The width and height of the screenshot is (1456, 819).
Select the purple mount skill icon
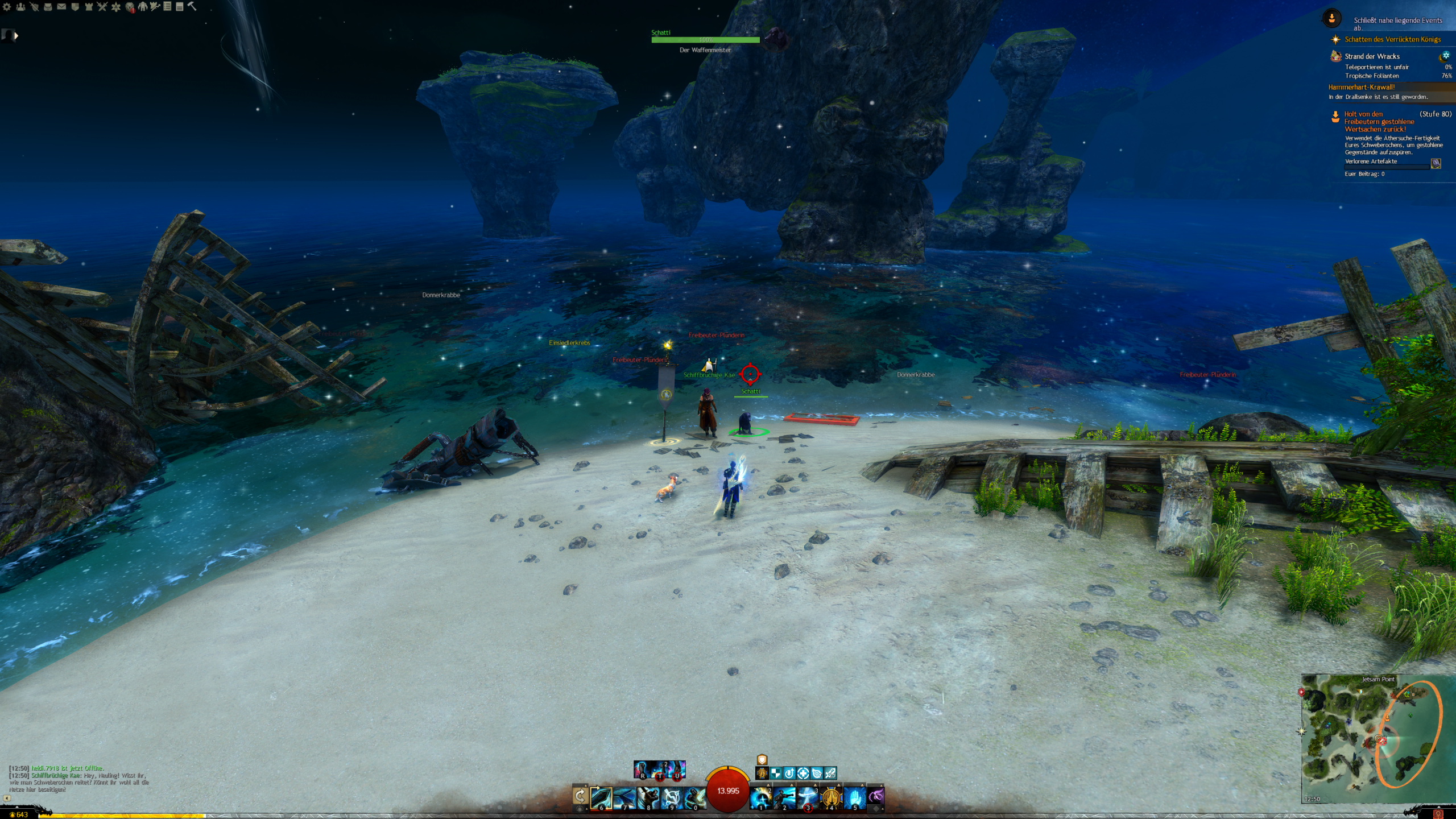pyautogui.click(x=876, y=796)
